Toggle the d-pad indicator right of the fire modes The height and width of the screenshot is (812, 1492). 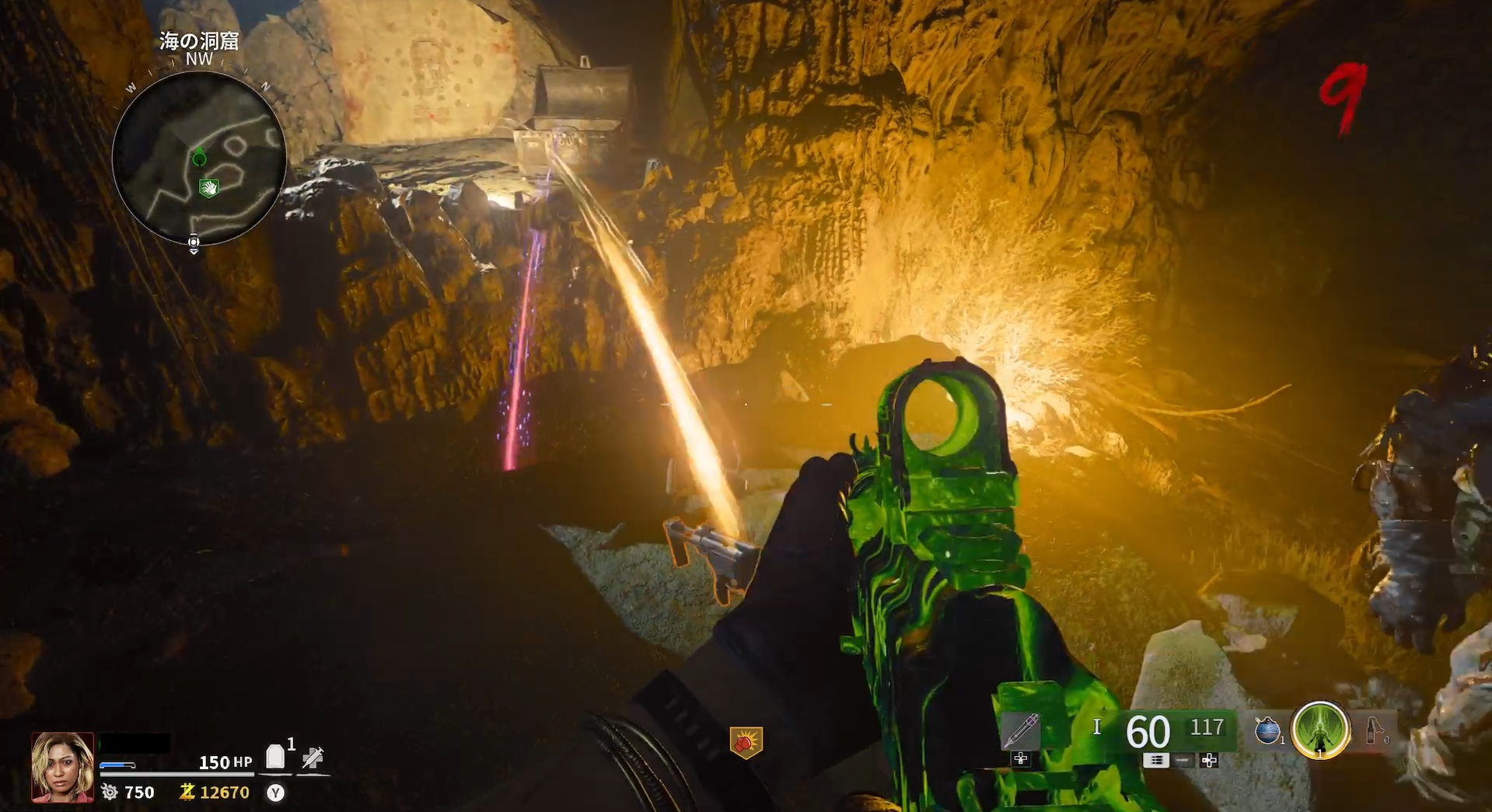click(1208, 760)
